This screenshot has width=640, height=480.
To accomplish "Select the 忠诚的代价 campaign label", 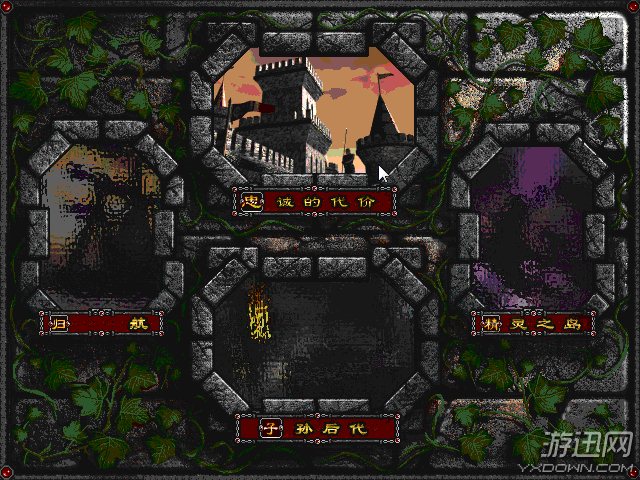I will point(314,201).
